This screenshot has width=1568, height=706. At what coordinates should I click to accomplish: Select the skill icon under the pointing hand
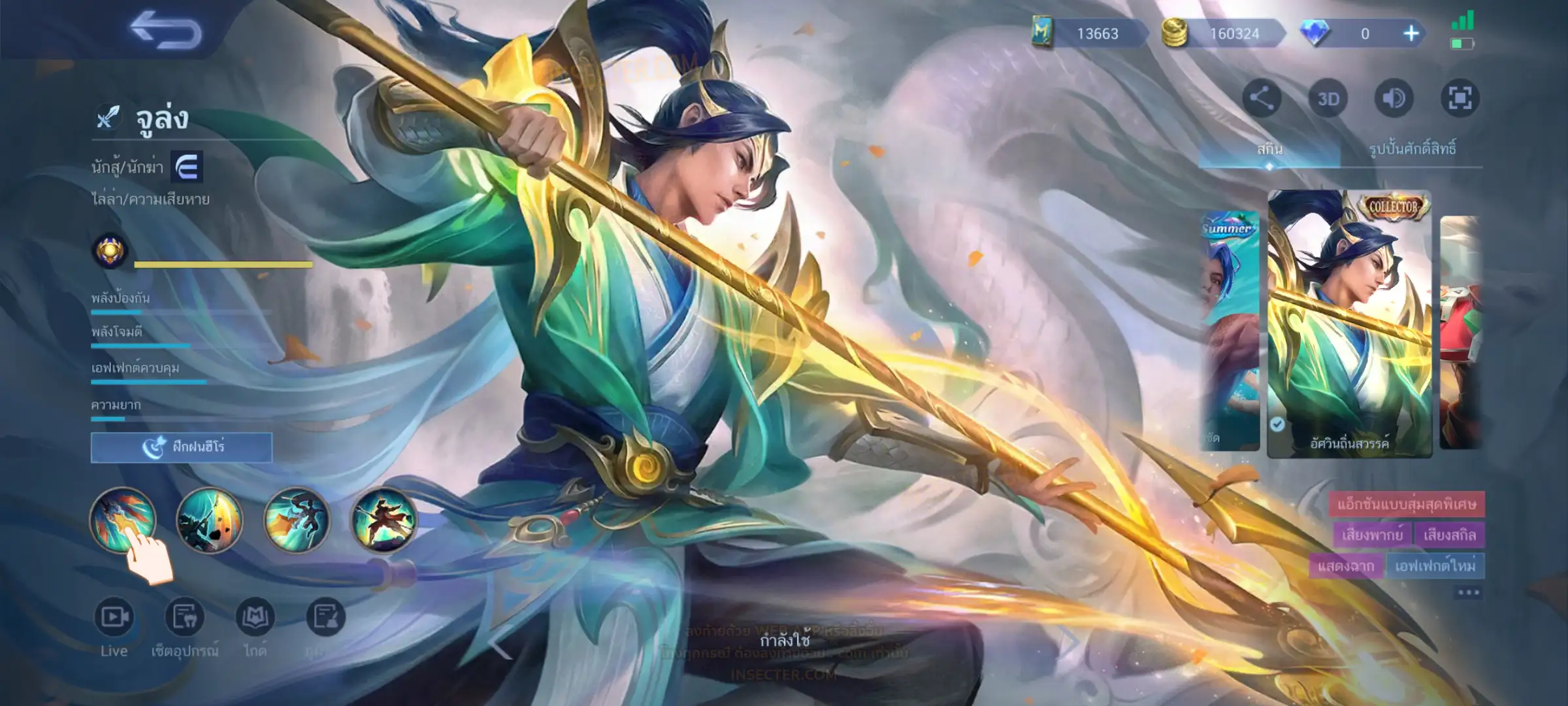tap(123, 520)
